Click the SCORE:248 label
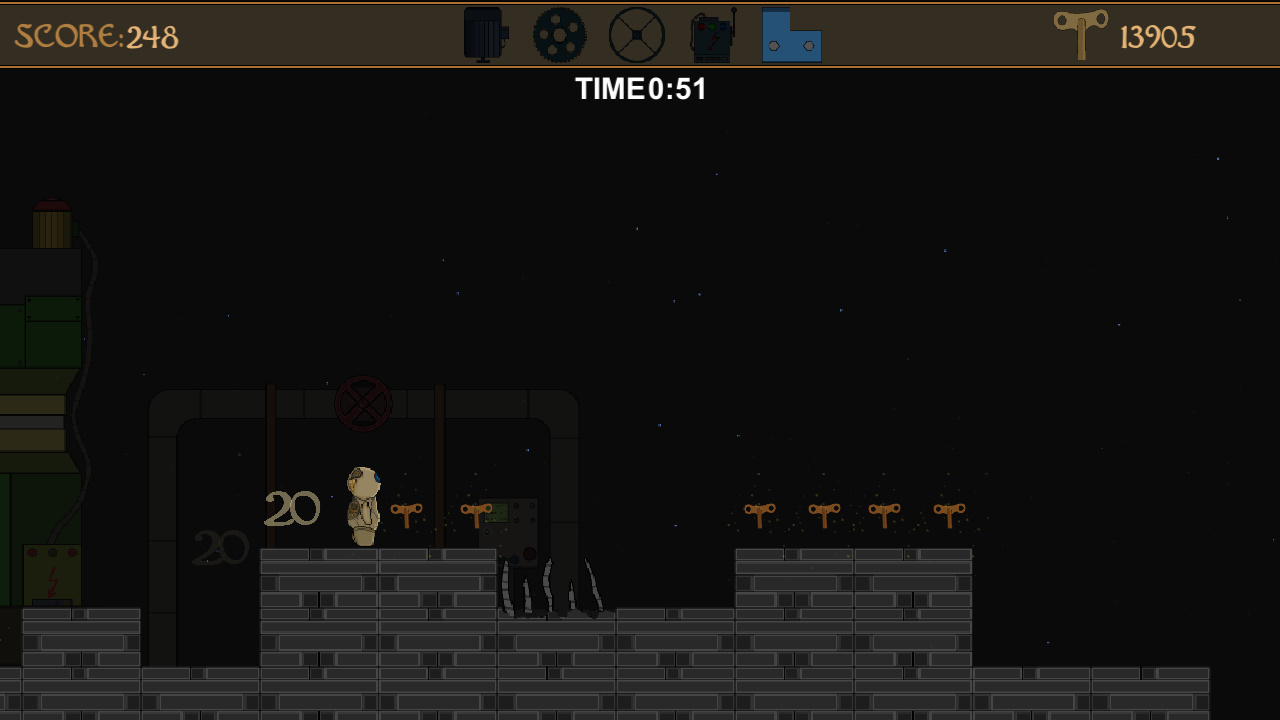Image resolution: width=1280 pixels, height=720 pixels. pyautogui.click(x=95, y=36)
